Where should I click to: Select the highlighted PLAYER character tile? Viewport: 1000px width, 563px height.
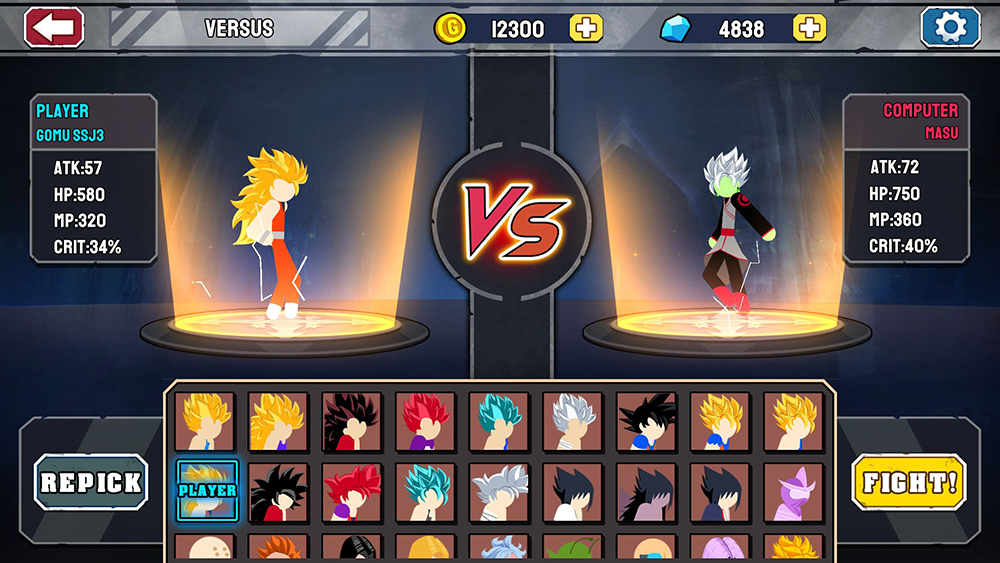(207, 491)
